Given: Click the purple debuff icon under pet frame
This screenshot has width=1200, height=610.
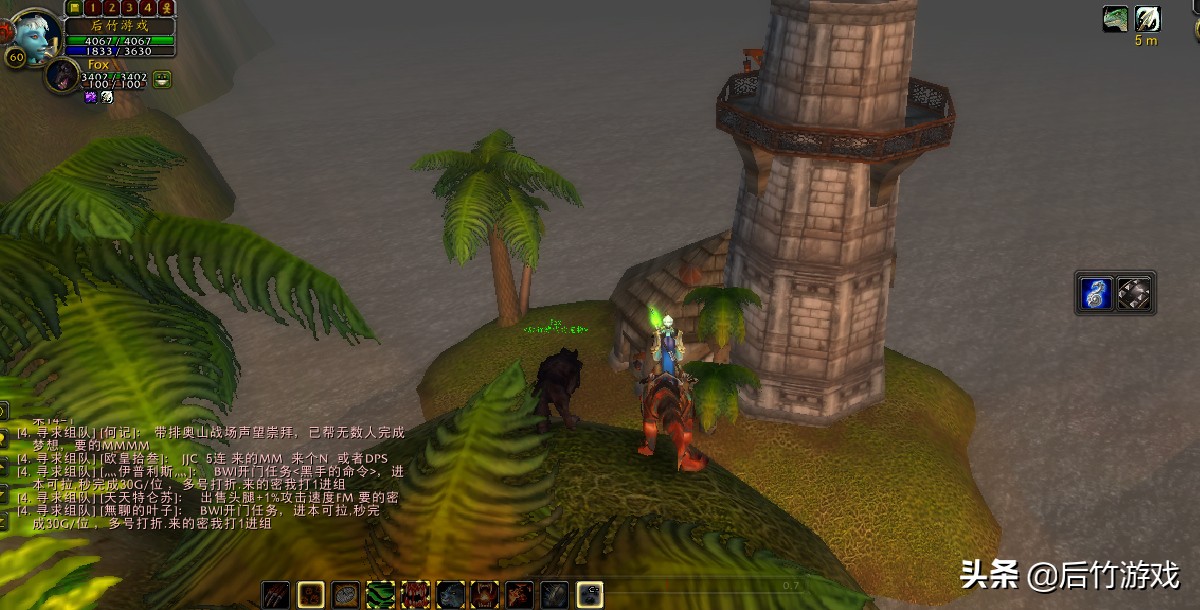Looking at the screenshot, I should tap(90, 97).
